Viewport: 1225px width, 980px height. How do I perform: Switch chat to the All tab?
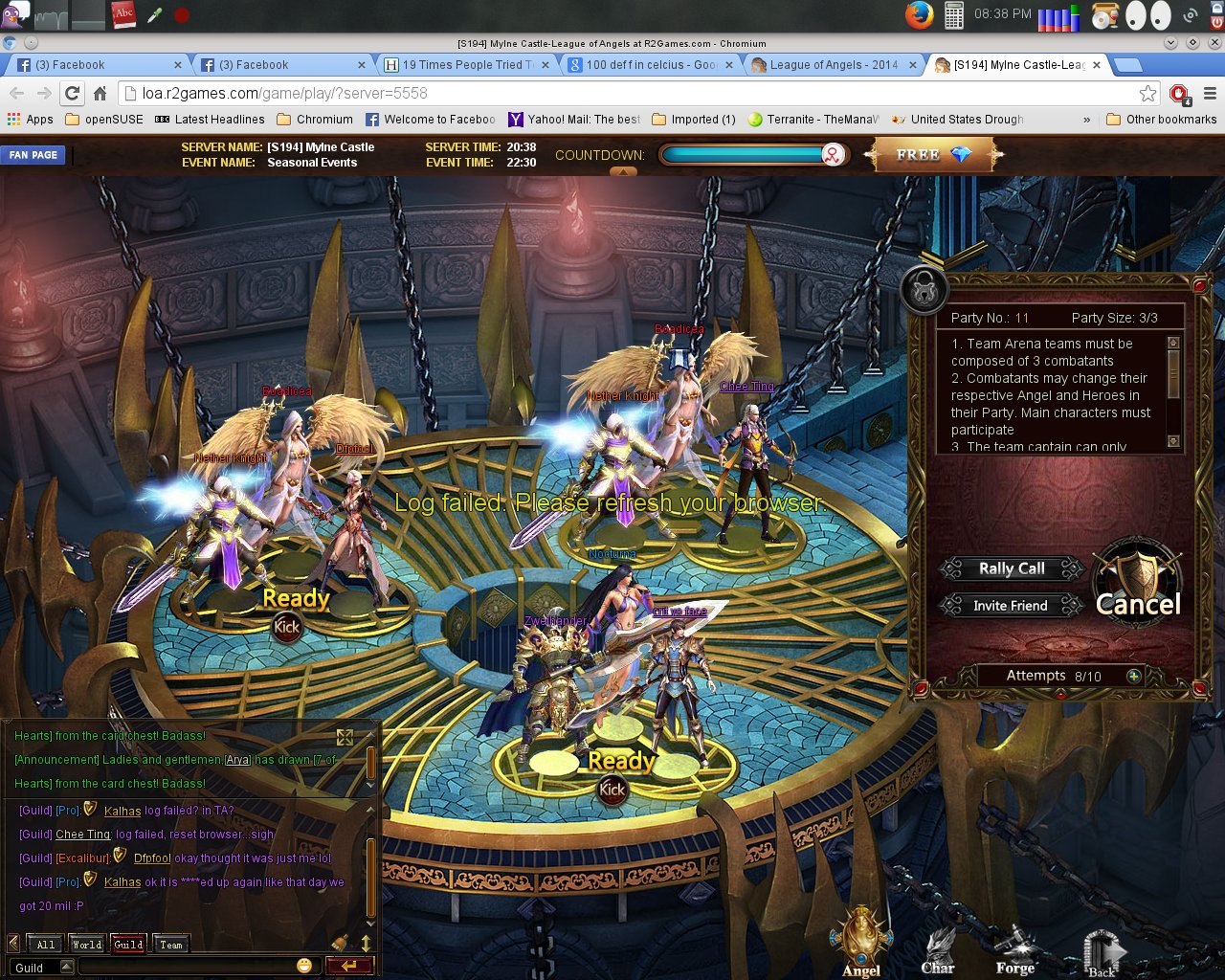46,945
